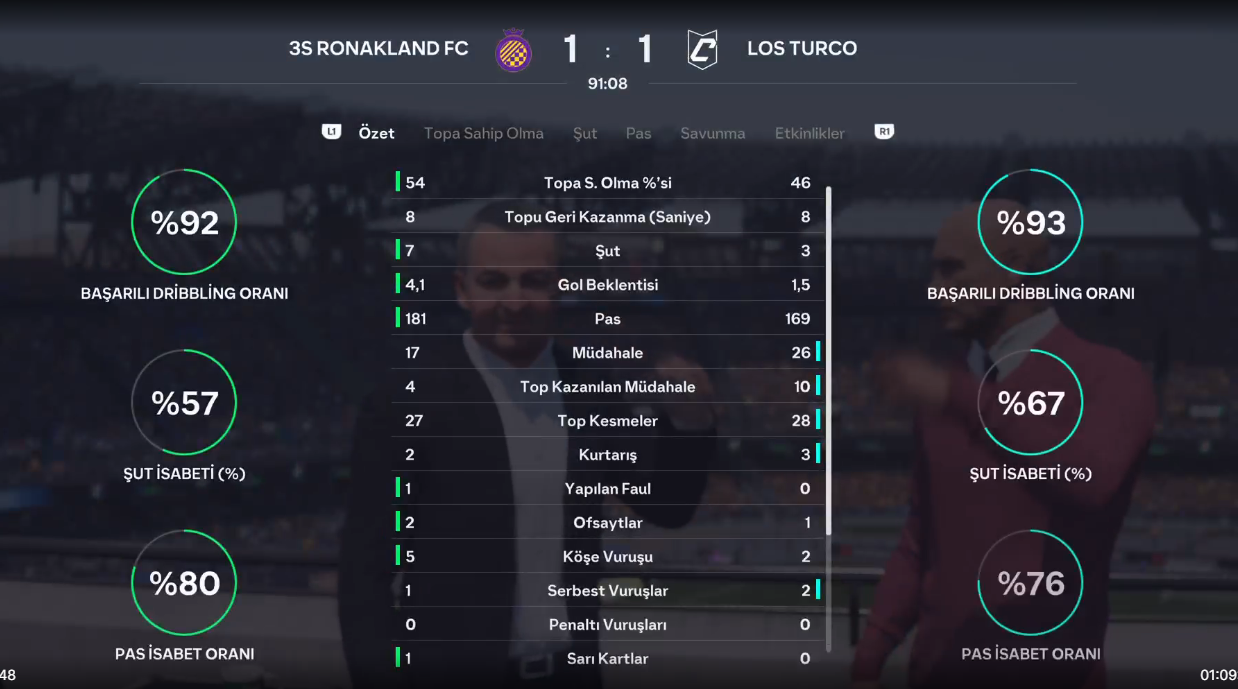The image size is (1238, 689).
Task: Open the Topa Sahip Olma tab
Action: (483, 133)
